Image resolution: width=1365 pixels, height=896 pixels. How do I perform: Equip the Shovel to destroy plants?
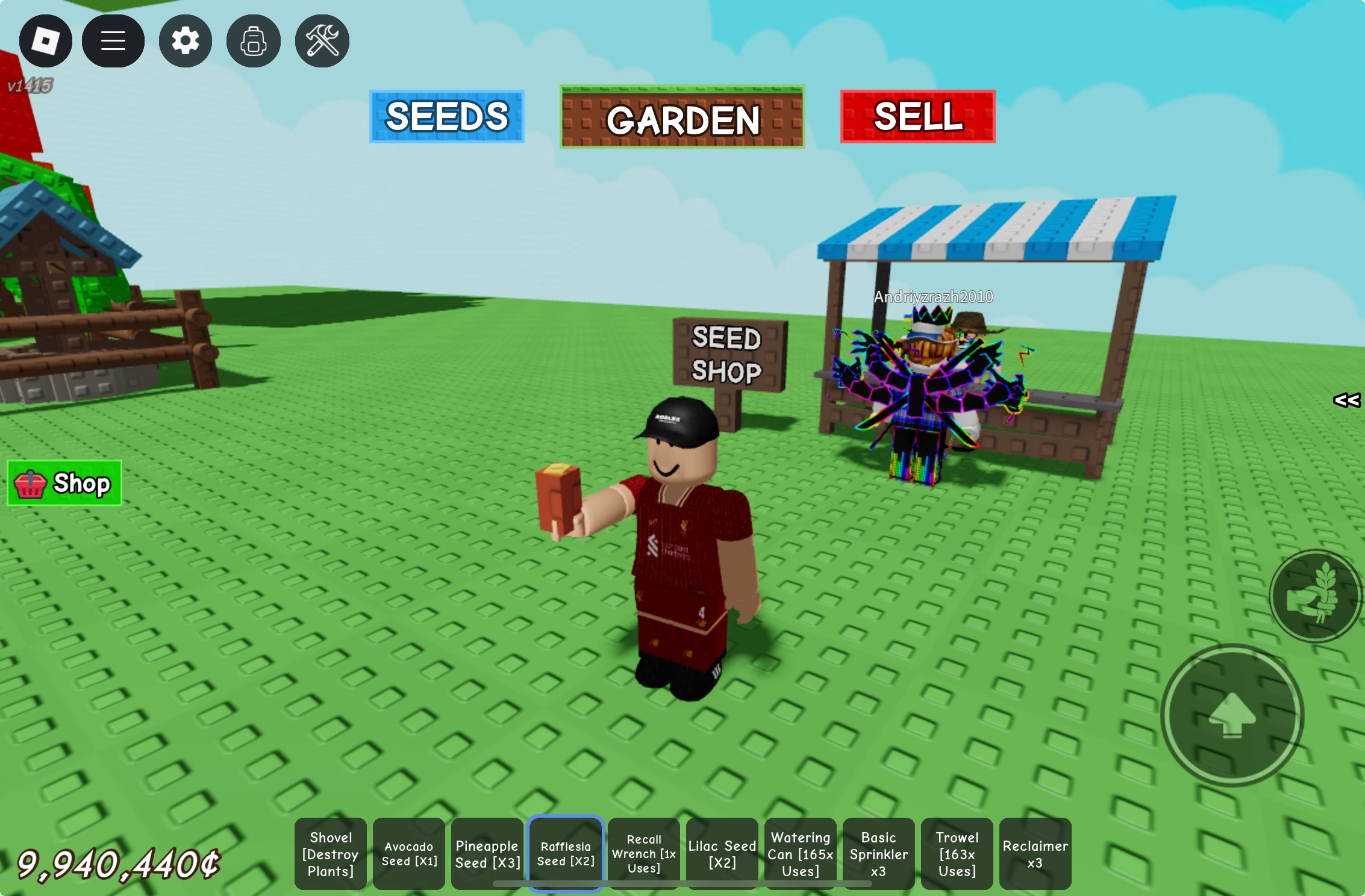tap(330, 853)
